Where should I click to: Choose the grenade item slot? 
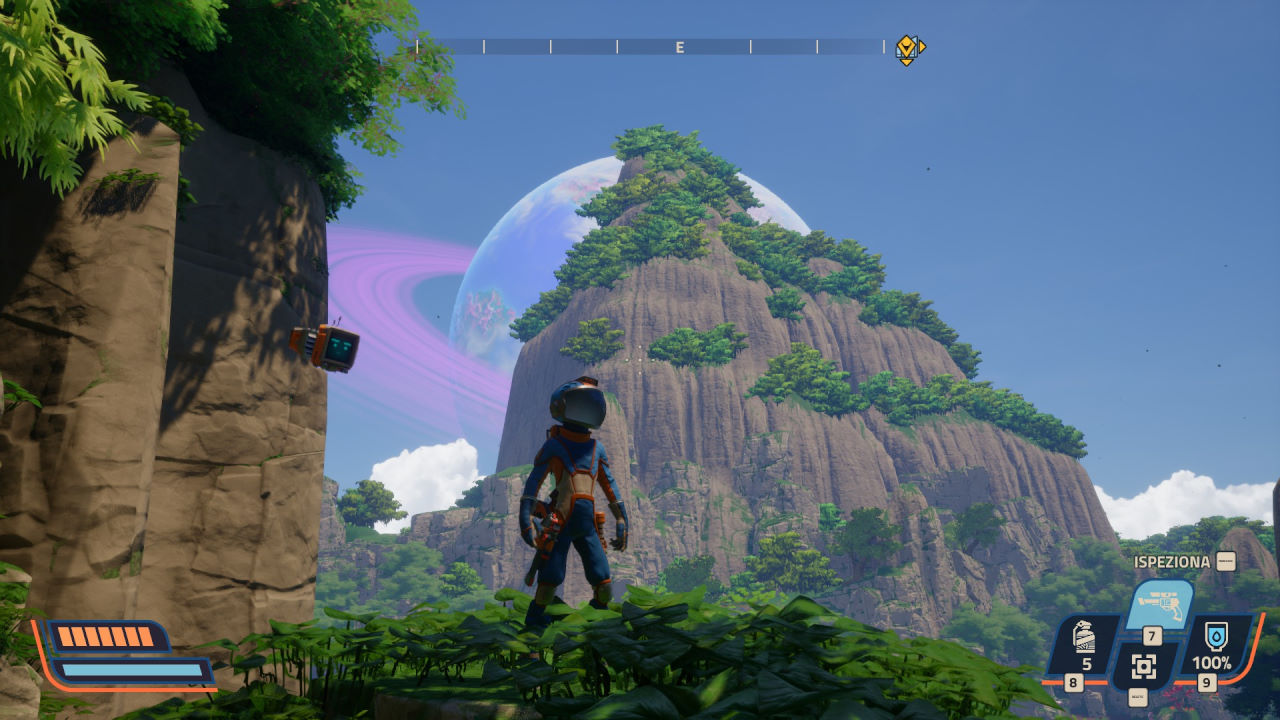tap(1085, 640)
